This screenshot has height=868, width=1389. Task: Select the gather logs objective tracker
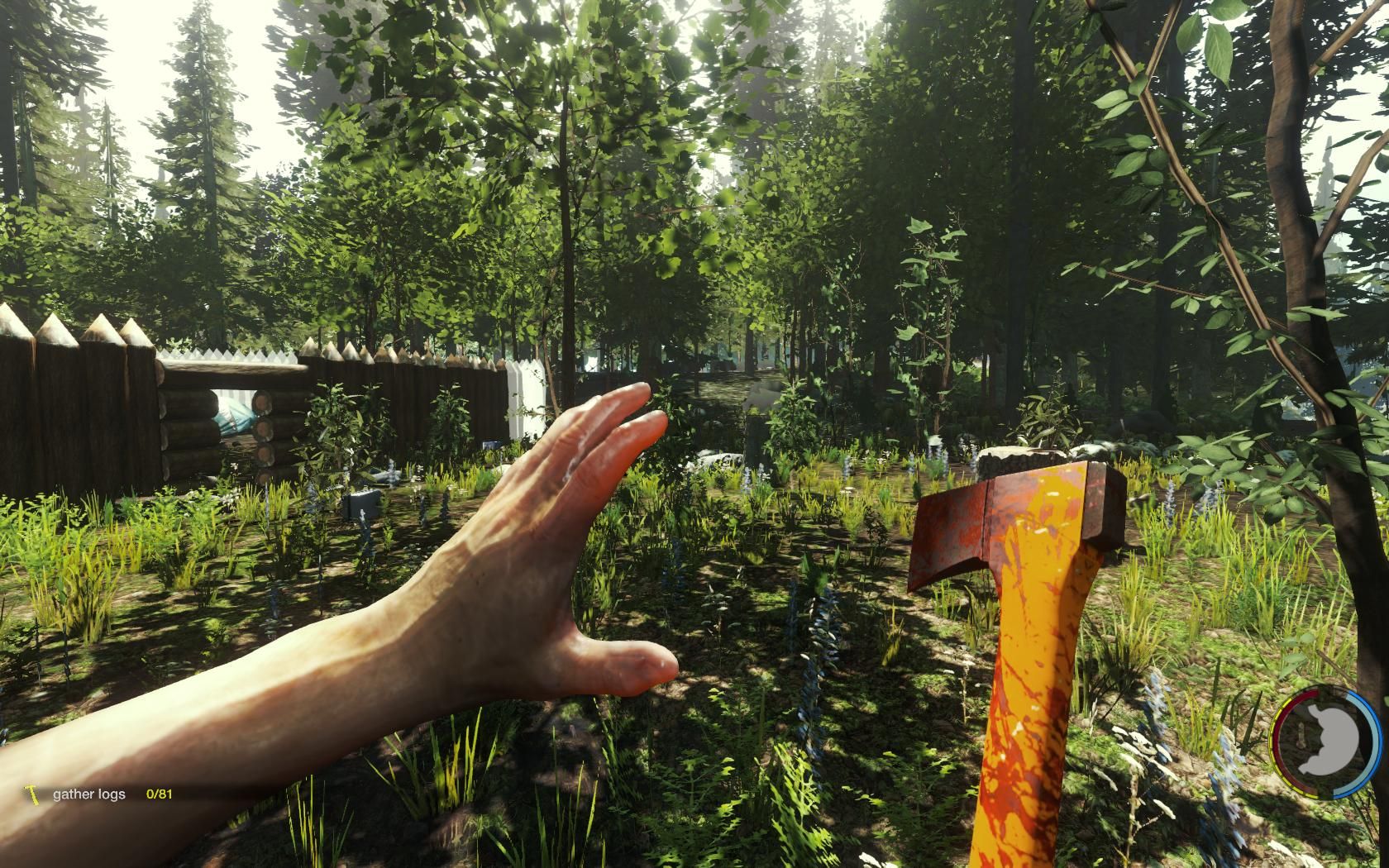pos(89,794)
